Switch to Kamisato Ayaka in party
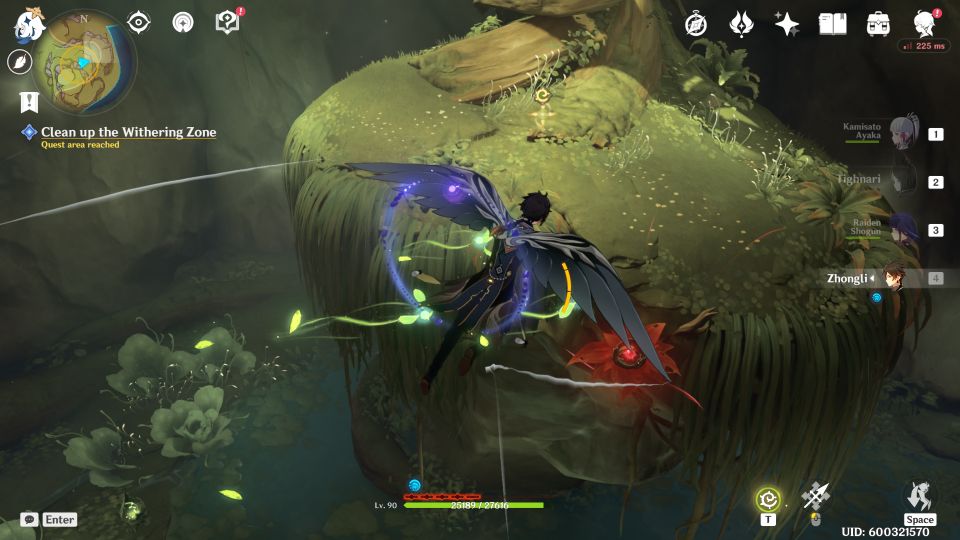The height and width of the screenshot is (540, 960). click(x=903, y=133)
